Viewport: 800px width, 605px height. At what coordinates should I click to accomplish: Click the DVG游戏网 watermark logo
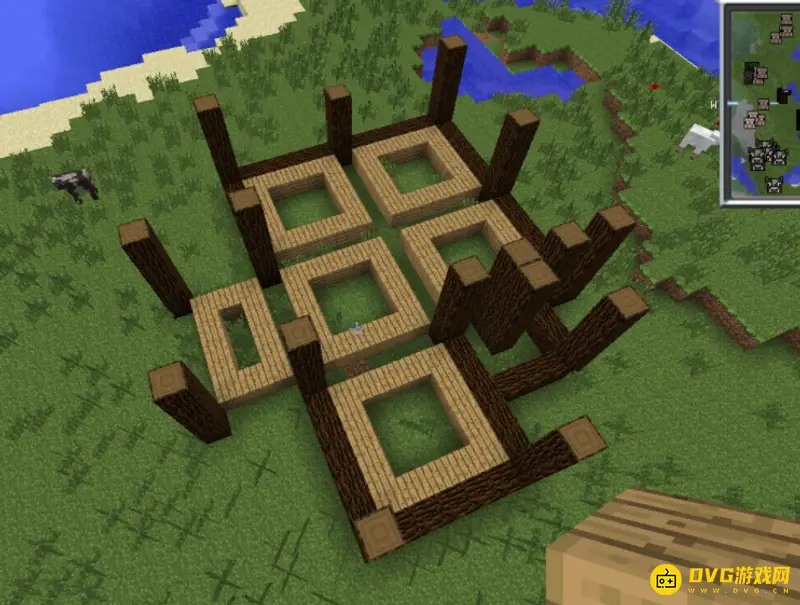[x=721, y=579]
